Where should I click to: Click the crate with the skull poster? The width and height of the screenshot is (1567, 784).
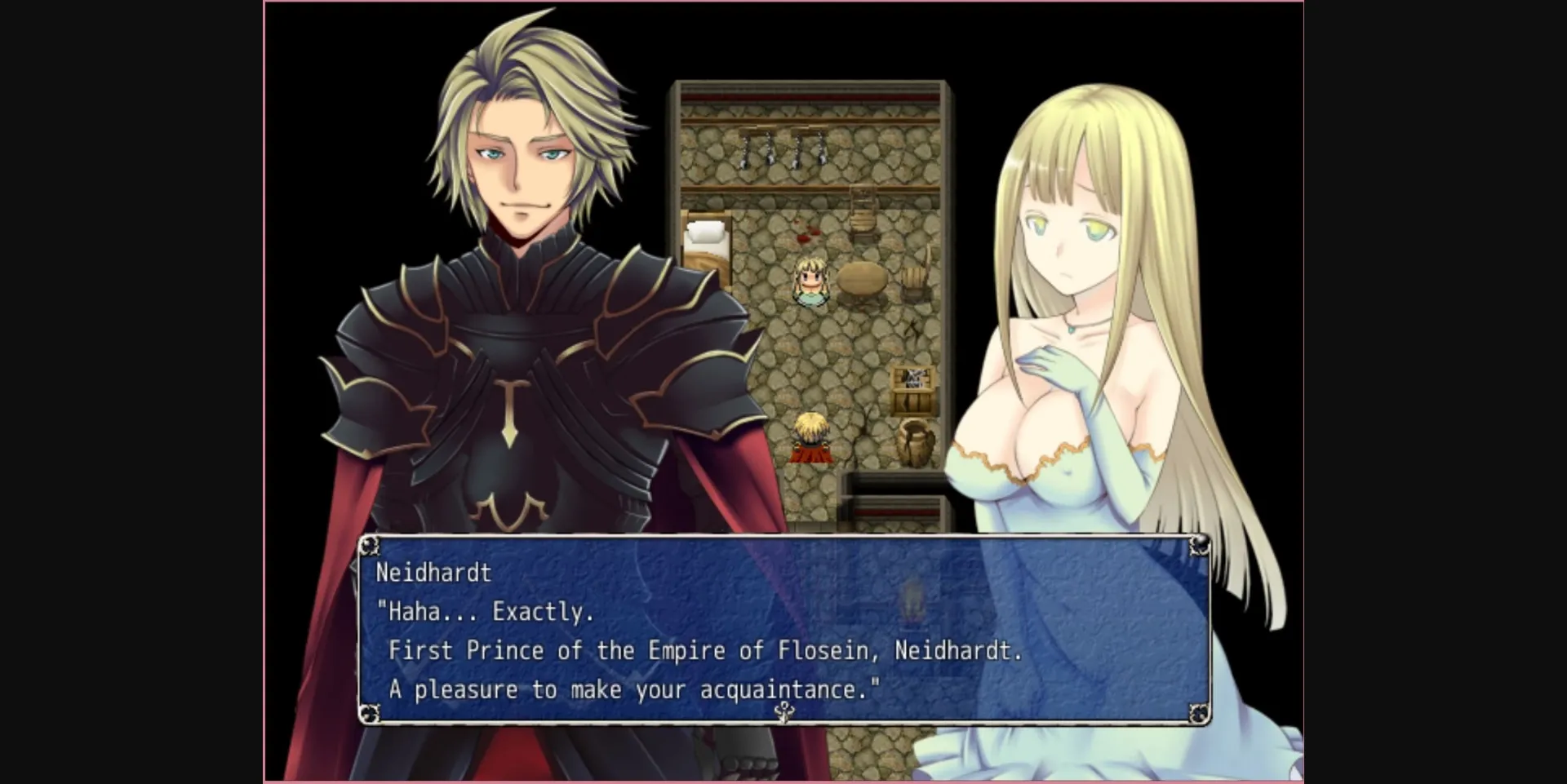pyautogui.click(x=912, y=377)
